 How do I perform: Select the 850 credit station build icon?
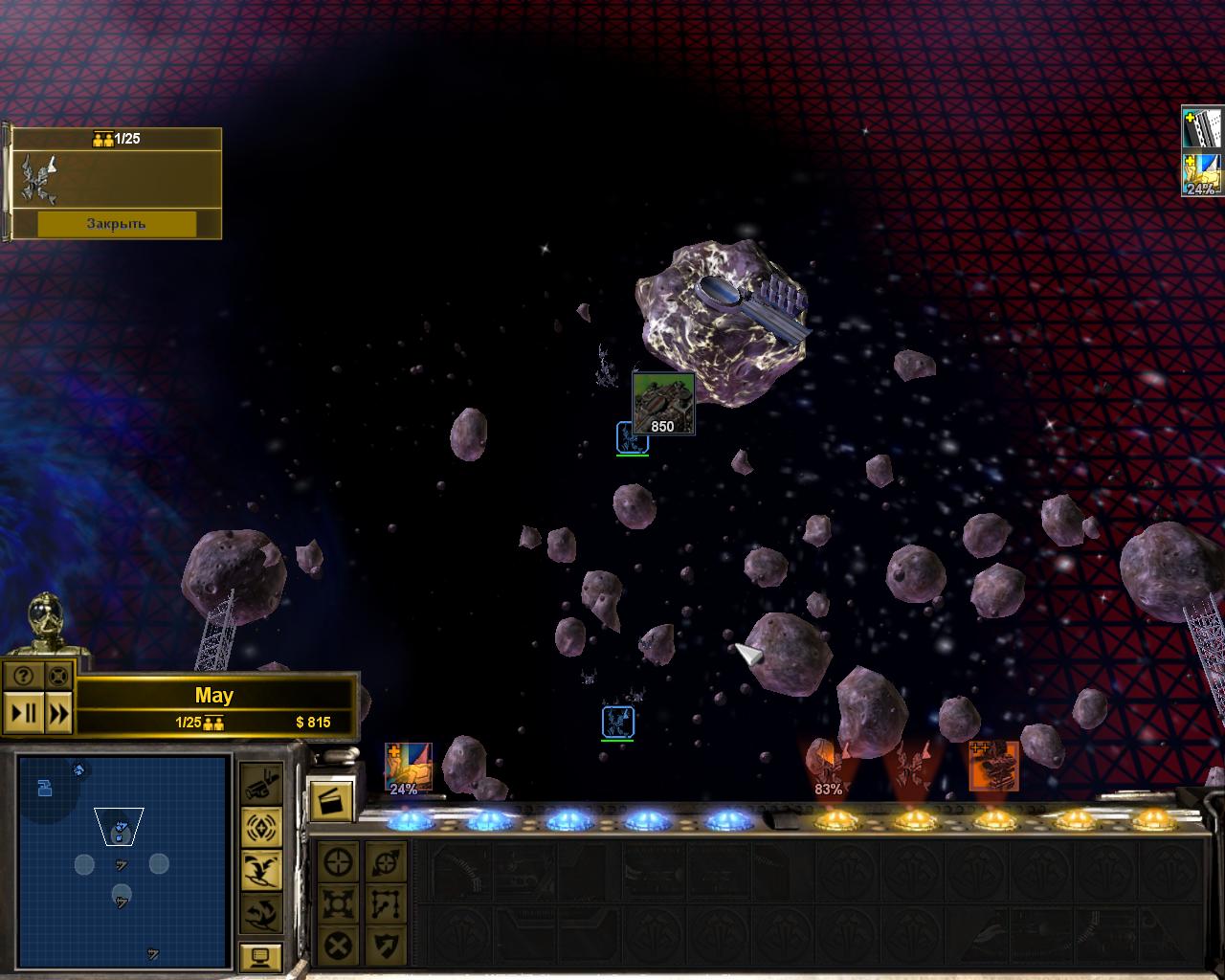coord(662,403)
